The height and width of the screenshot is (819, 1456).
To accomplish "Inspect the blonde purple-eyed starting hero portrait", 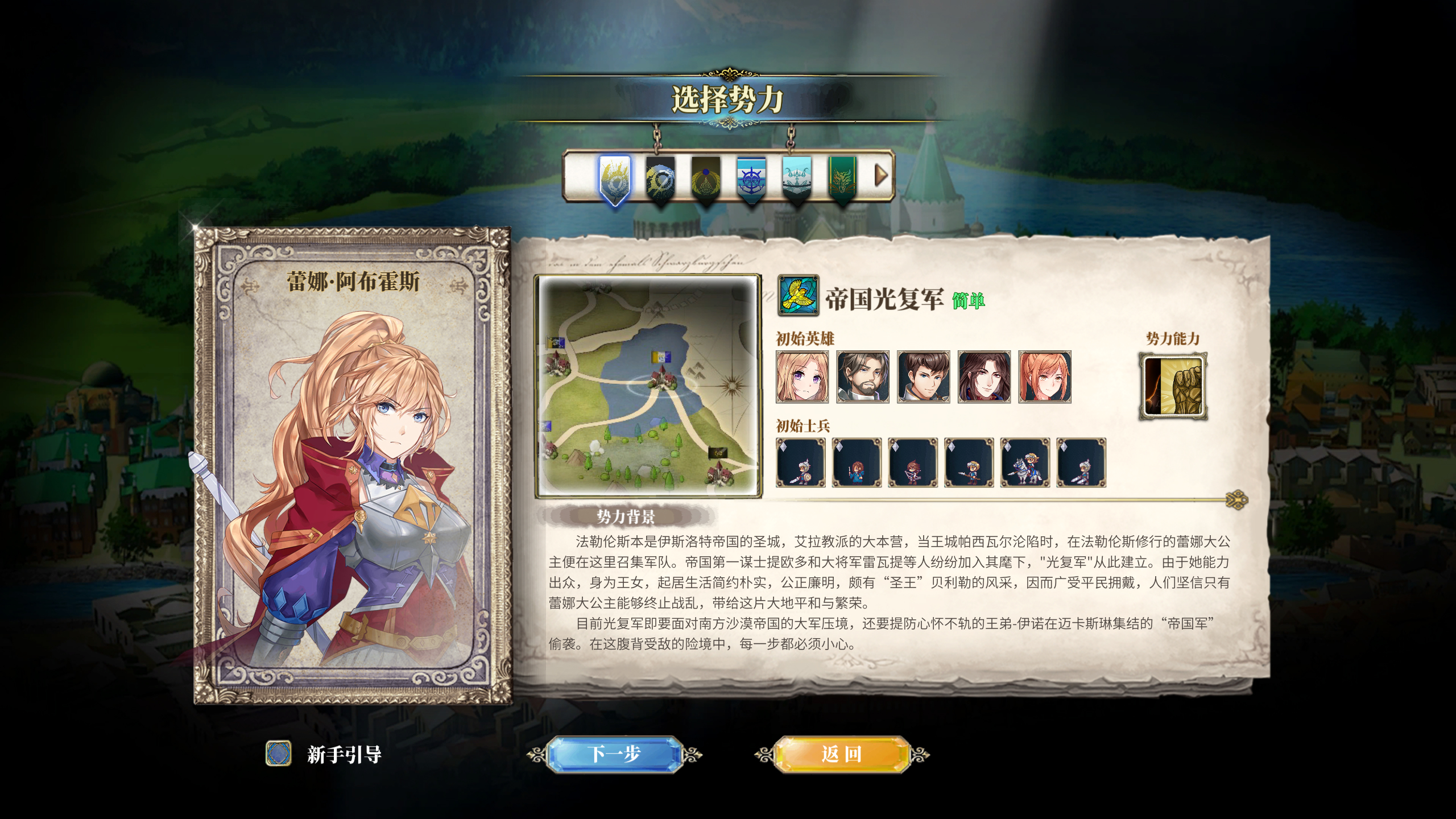I will pos(803,377).
